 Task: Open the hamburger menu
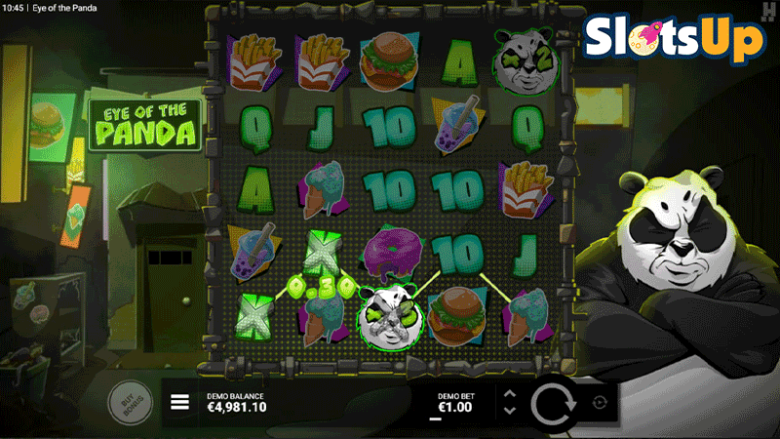[180, 402]
